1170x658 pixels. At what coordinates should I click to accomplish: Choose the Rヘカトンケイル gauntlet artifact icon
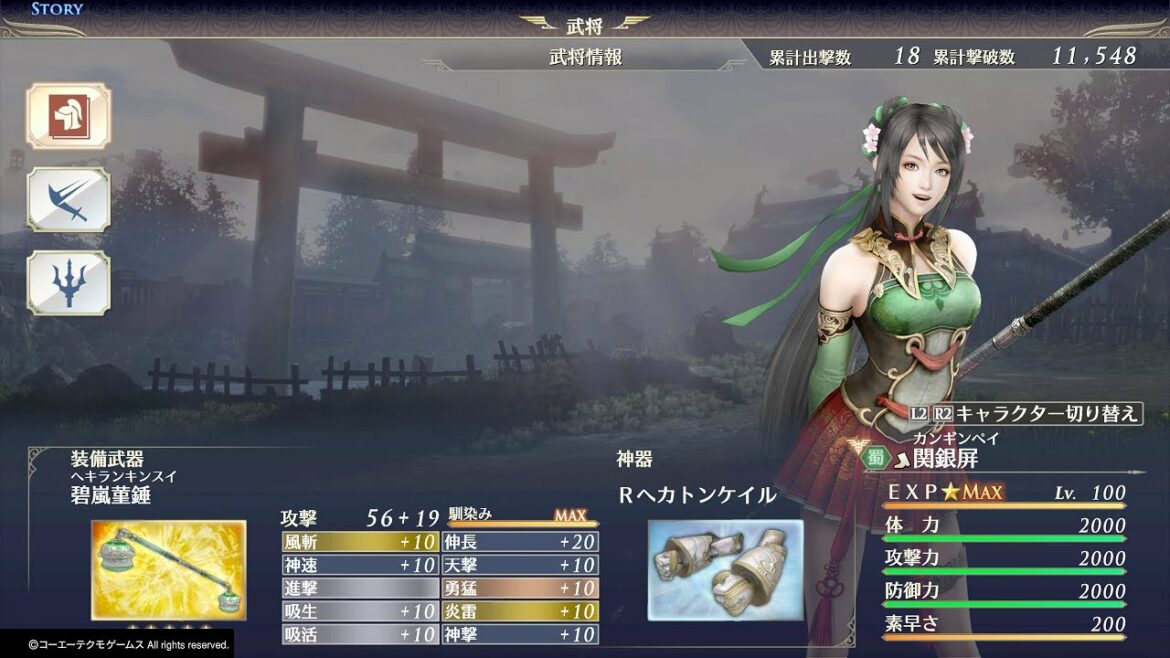click(x=725, y=568)
